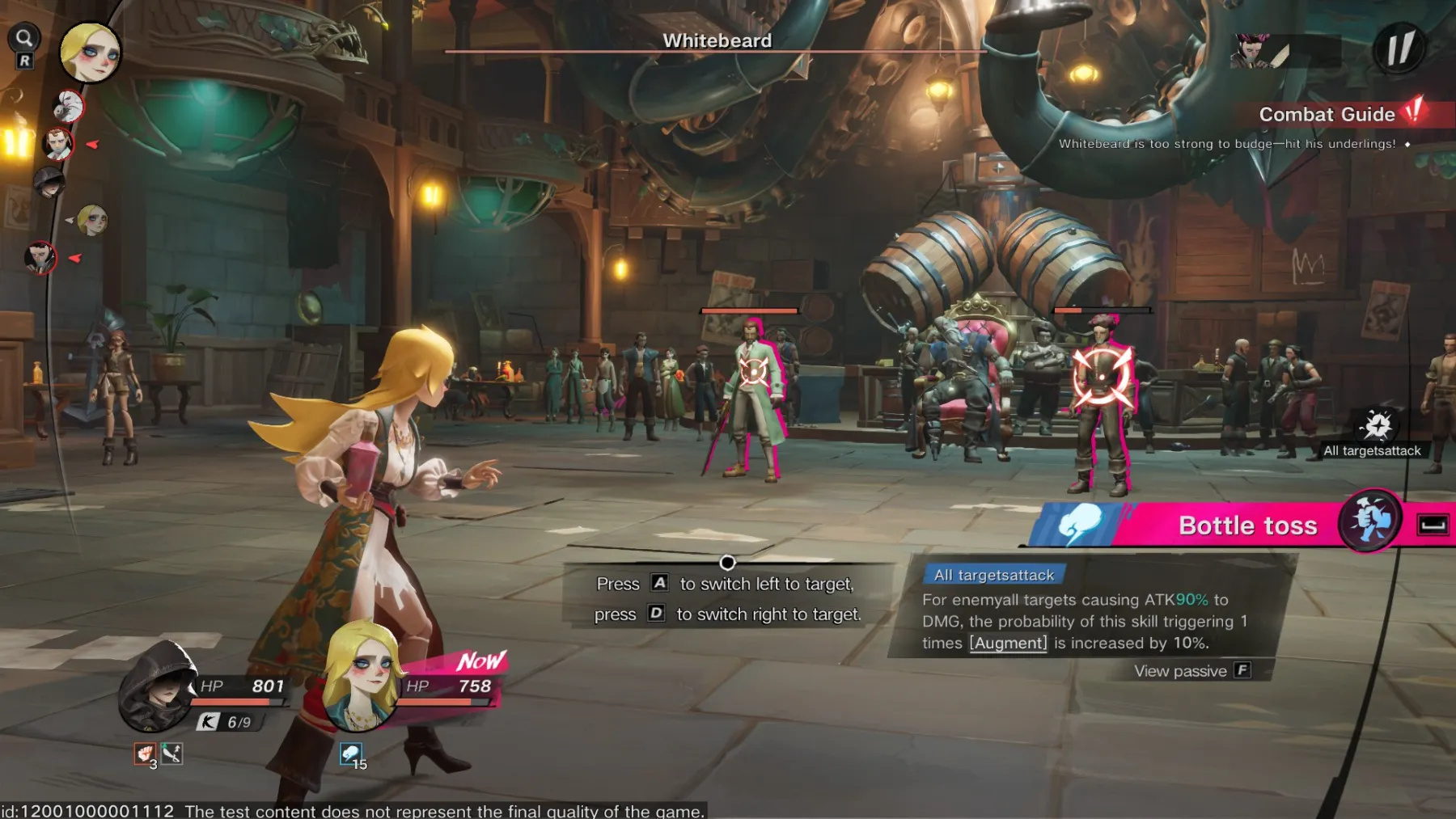The image size is (1456, 819).
Task: Activate the Bottle toss skill
Action: pyautogui.click(x=1247, y=526)
